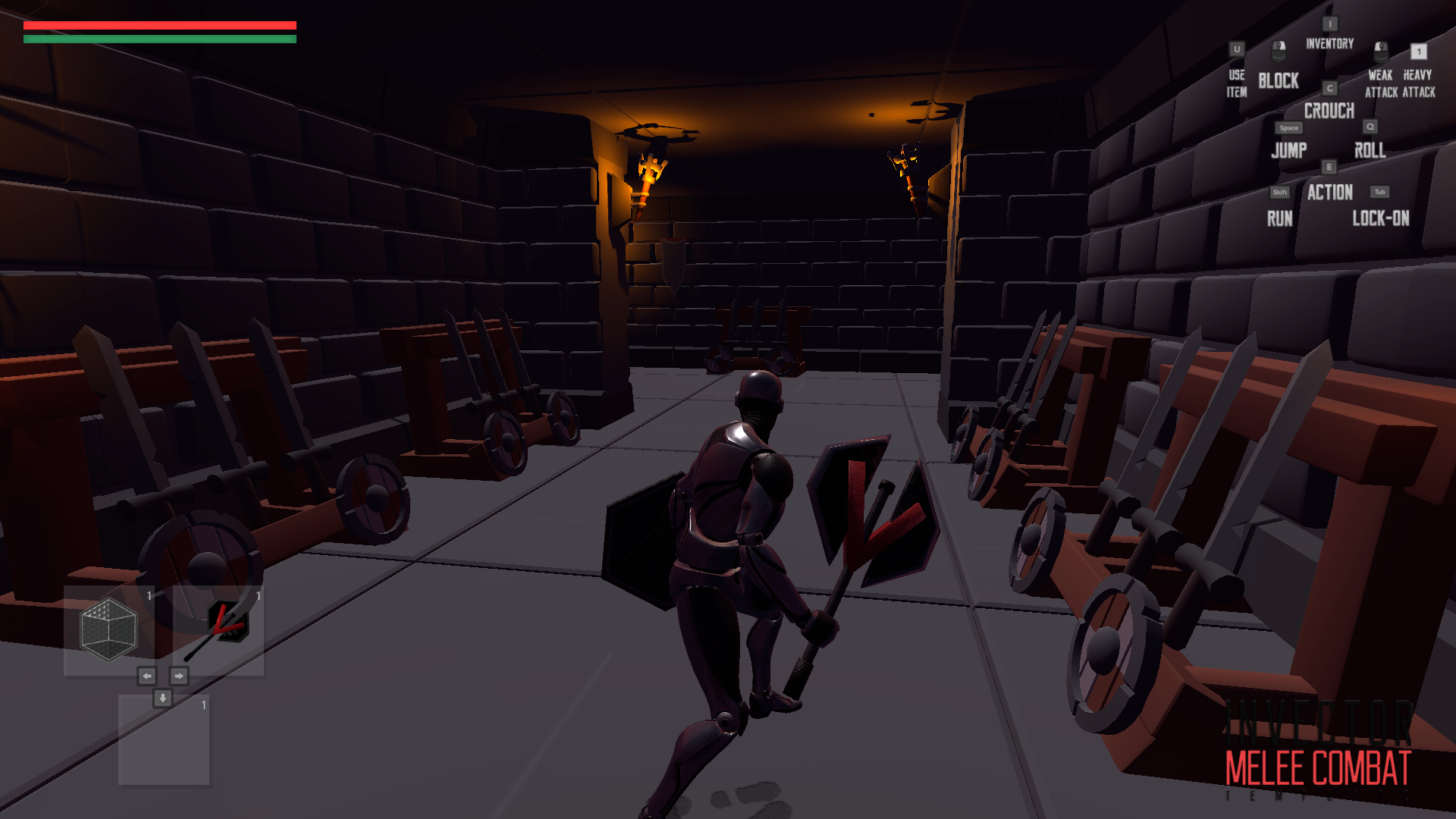This screenshot has height=819, width=1456.
Task: Click the Space Jump key hint
Action: 1287,129
